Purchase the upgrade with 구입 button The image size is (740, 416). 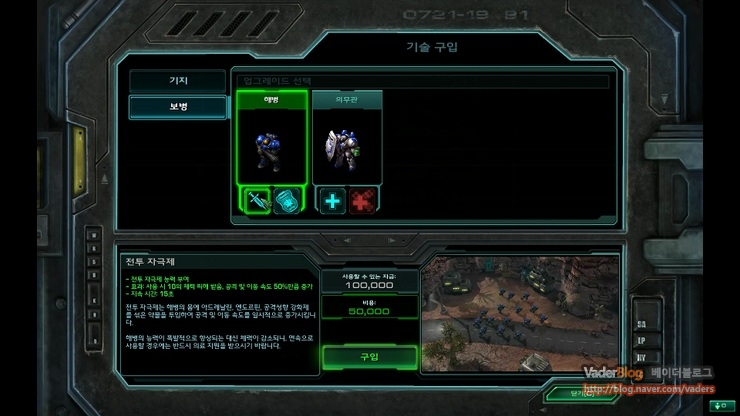[368, 357]
